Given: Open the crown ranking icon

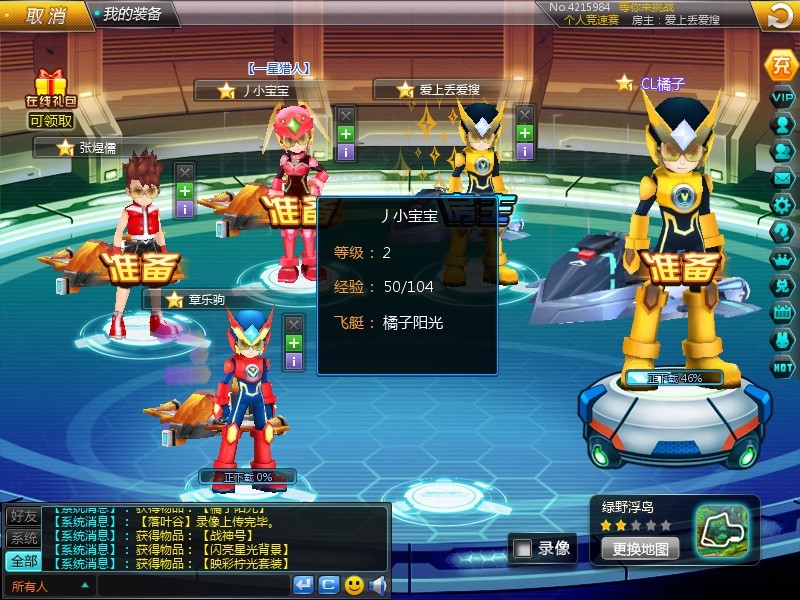Looking at the screenshot, I should pos(782,258).
